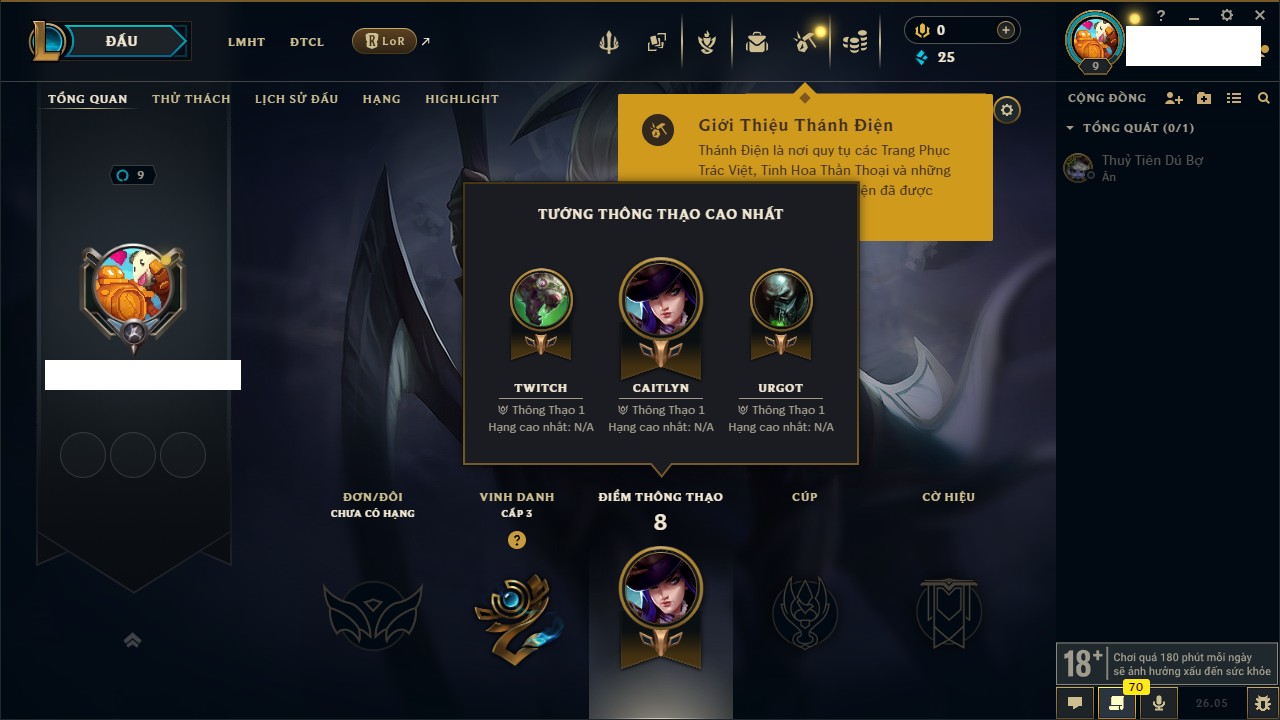The width and height of the screenshot is (1280, 720).
Task: Go to the TỔNG QUAN tab
Action: pos(88,99)
